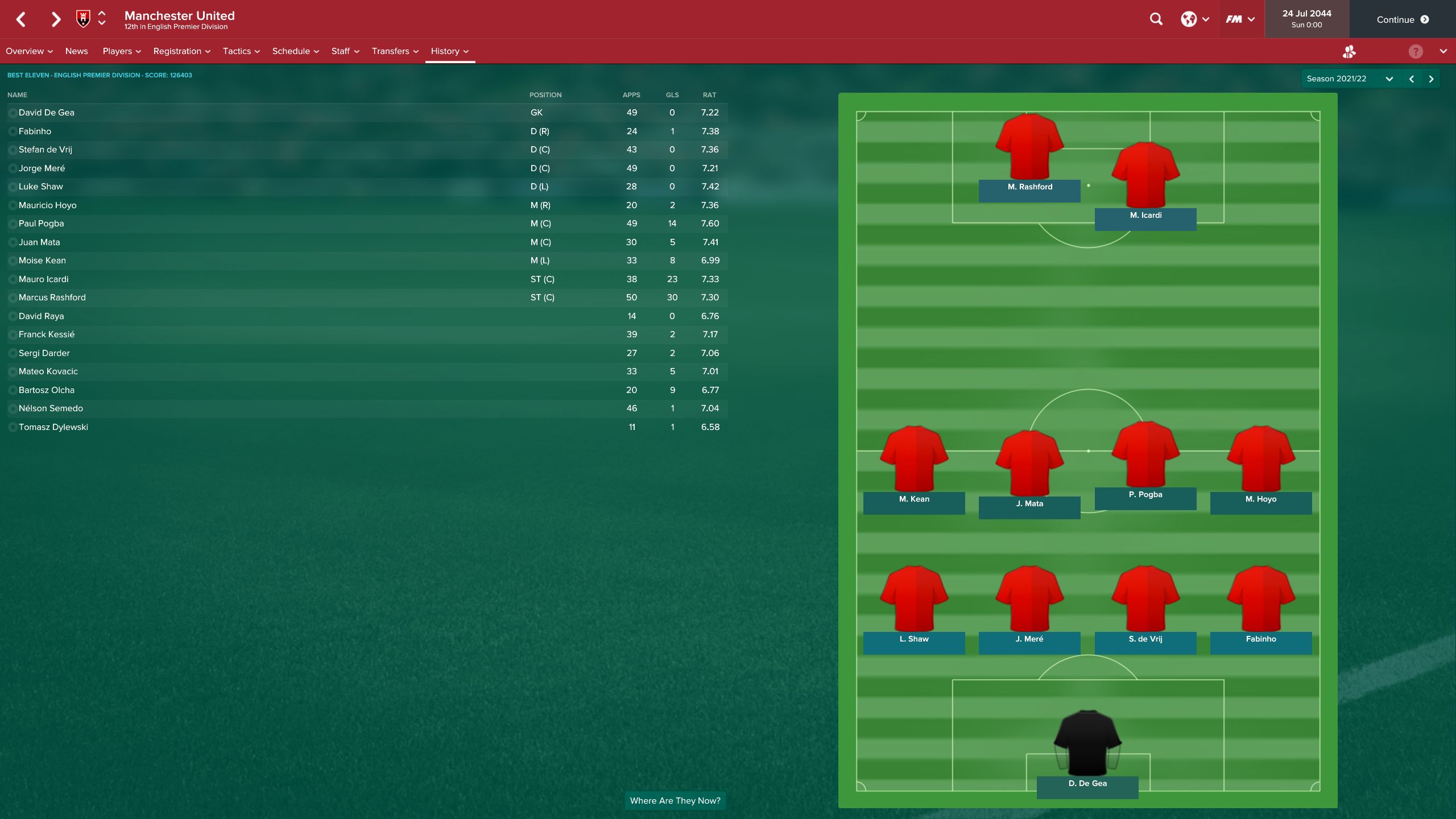Click the forward navigation arrow
1456x819 pixels.
click(55, 19)
